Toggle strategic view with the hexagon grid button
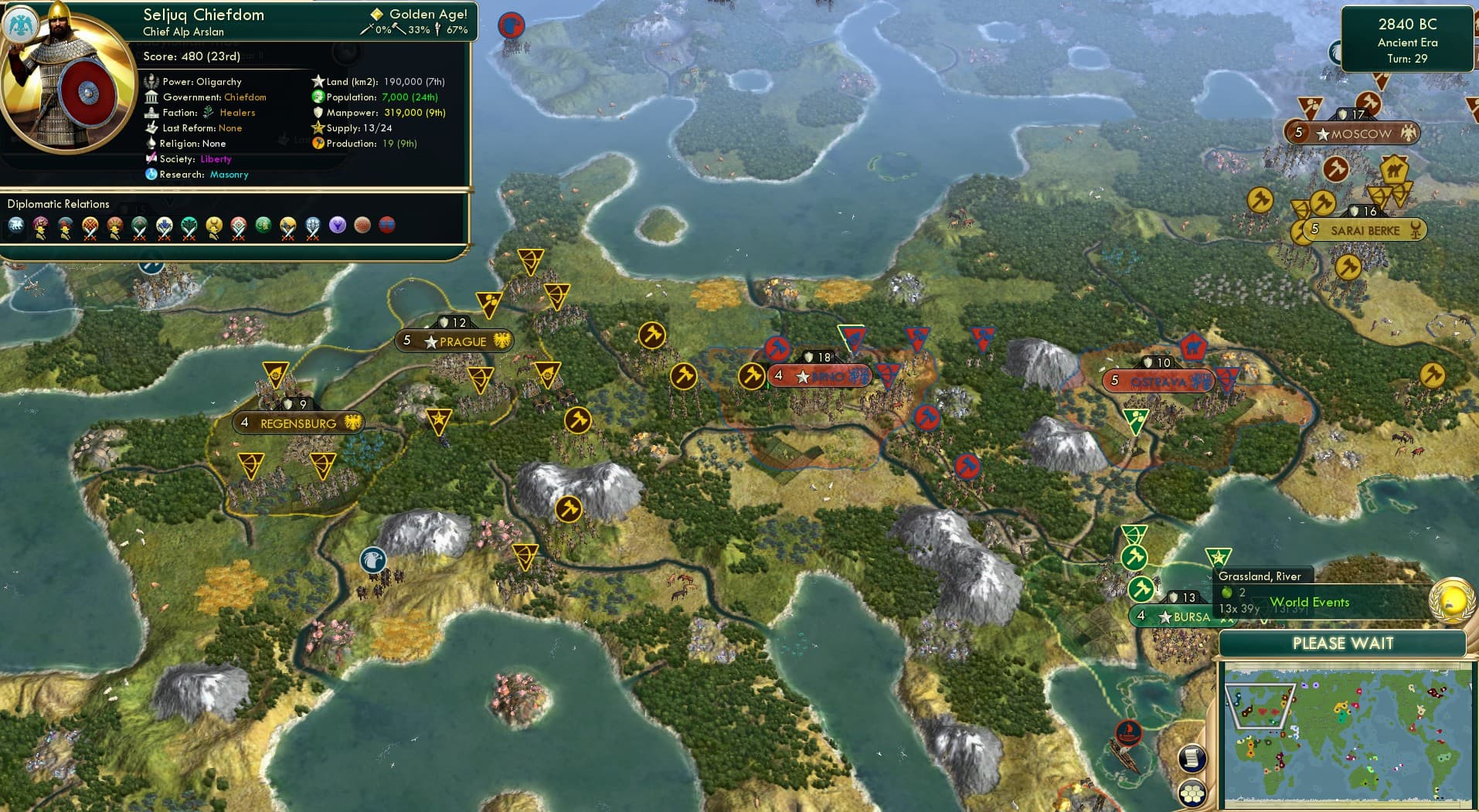This screenshot has height=812, width=1479. coord(1192,791)
